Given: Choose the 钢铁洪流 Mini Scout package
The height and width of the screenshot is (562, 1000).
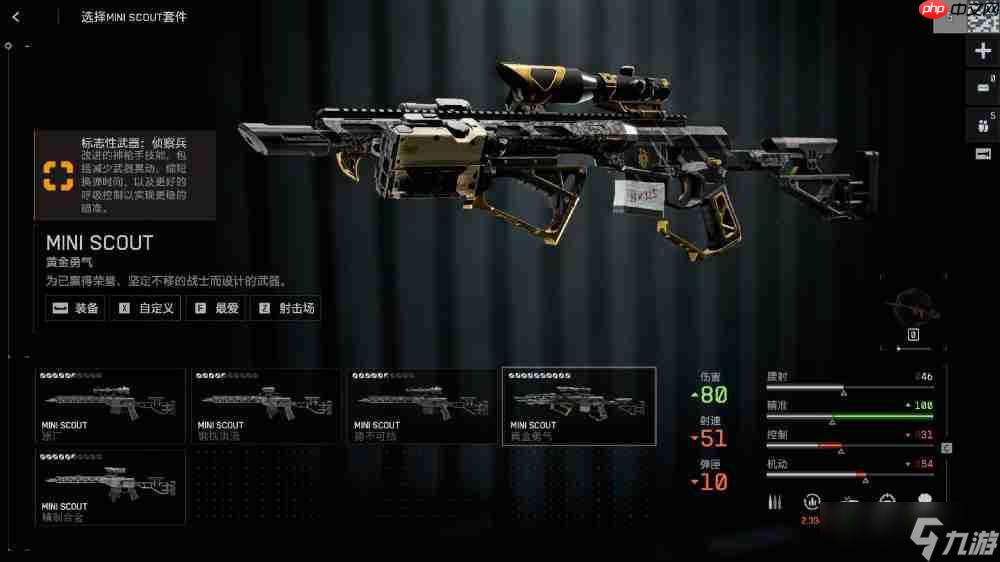Looking at the screenshot, I should click(267, 406).
